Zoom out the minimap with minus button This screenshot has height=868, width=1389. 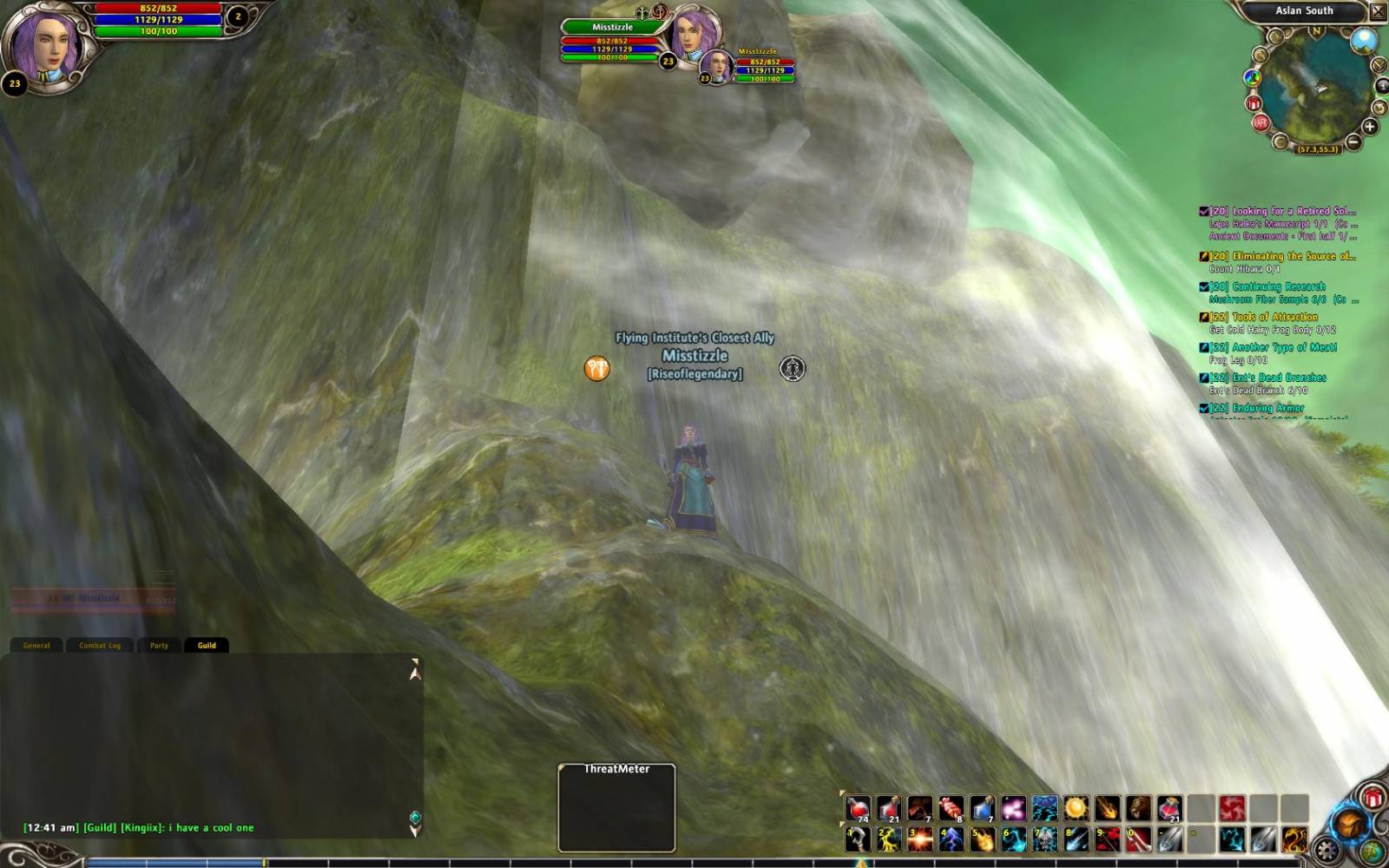pyautogui.click(x=1353, y=141)
